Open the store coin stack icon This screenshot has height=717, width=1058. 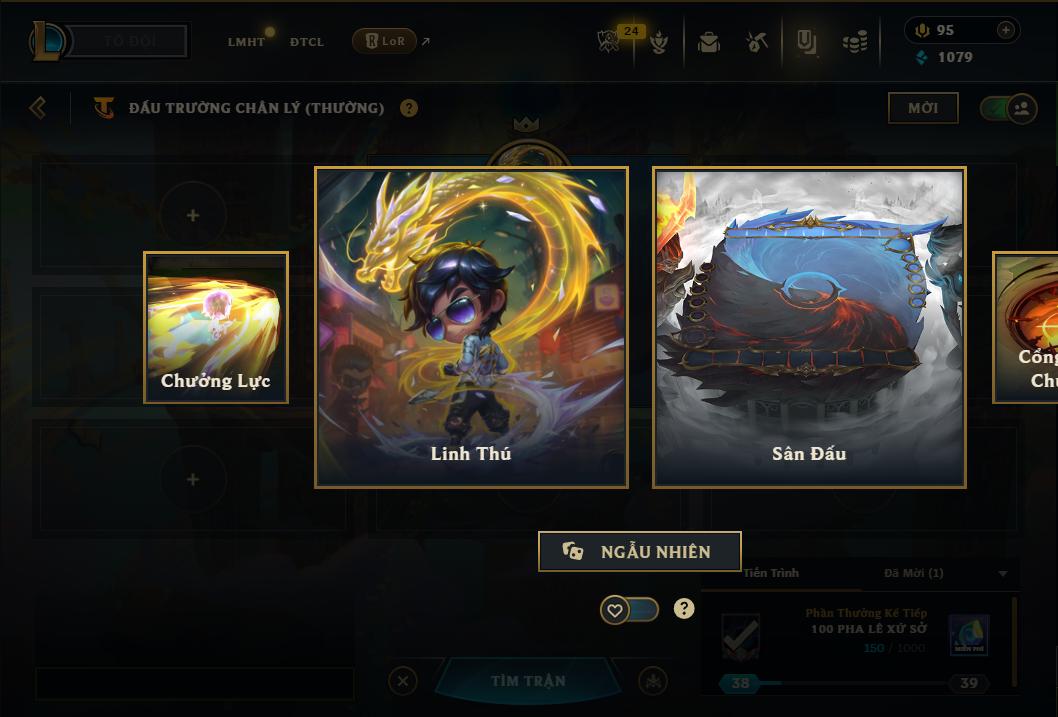[x=854, y=42]
